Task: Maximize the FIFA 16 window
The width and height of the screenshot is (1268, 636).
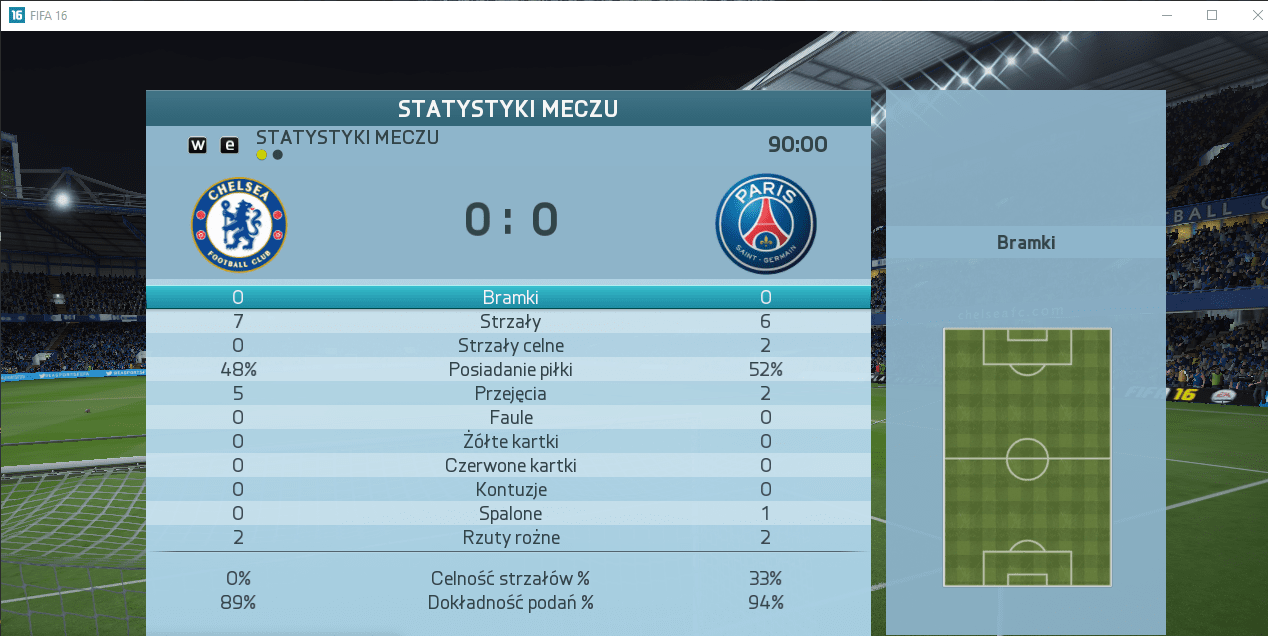Action: (x=1212, y=15)
